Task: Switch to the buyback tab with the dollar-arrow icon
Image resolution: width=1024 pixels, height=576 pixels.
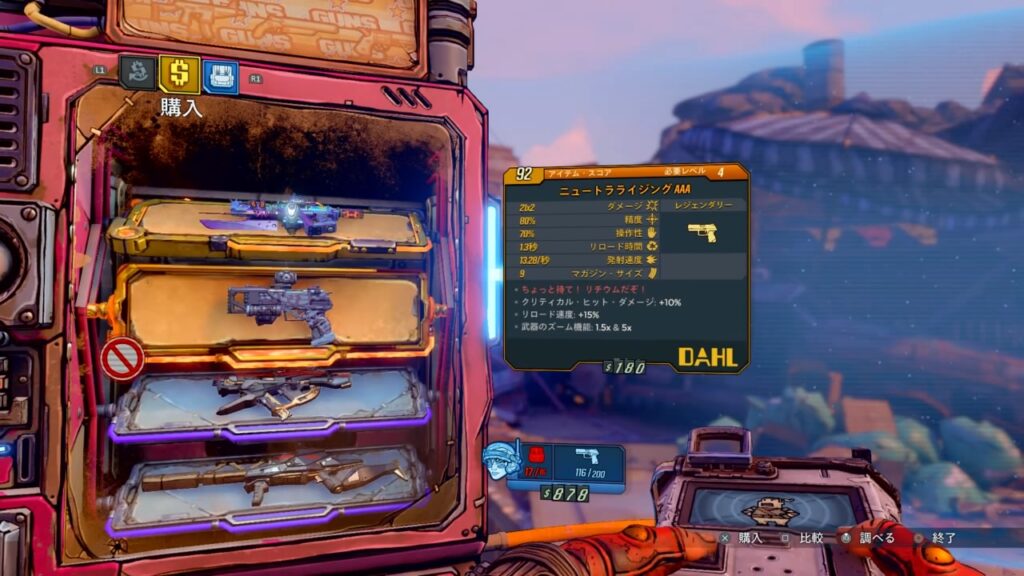Action: (137, 73)
